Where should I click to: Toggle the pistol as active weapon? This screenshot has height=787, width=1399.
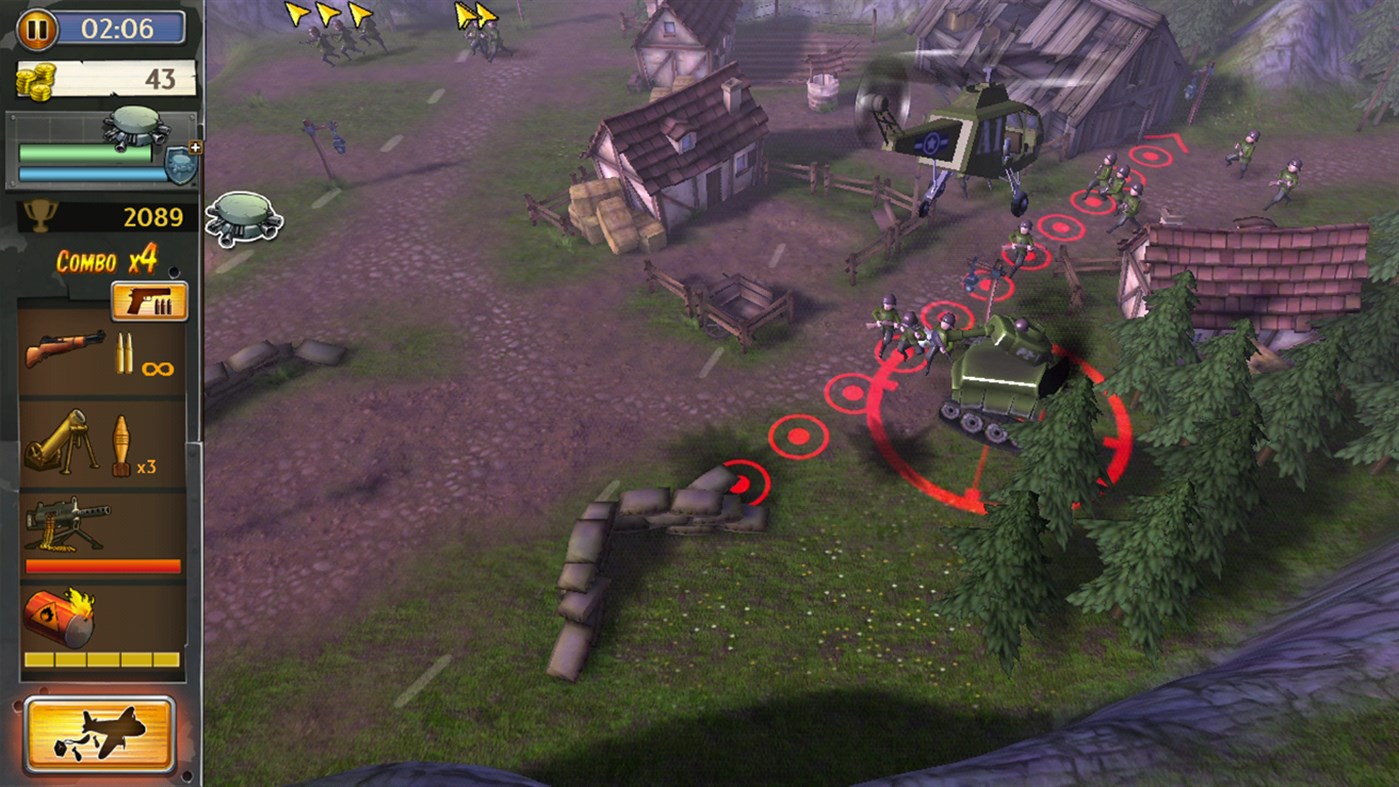click(x=148, y=300)
